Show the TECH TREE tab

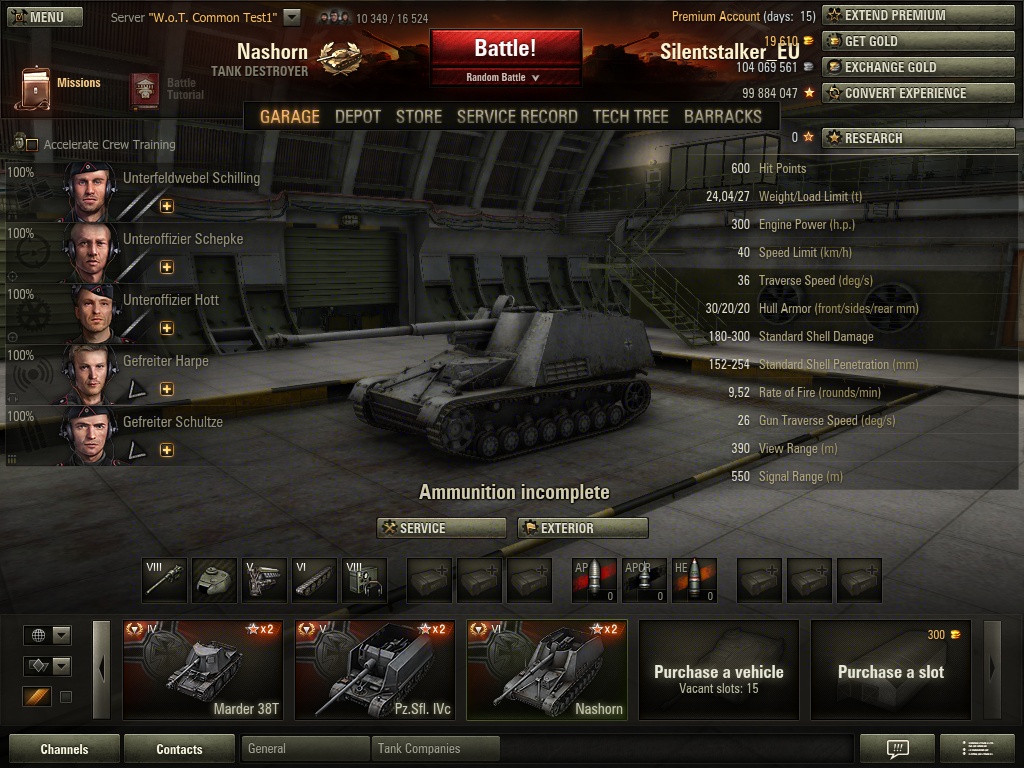coord(630,116)
